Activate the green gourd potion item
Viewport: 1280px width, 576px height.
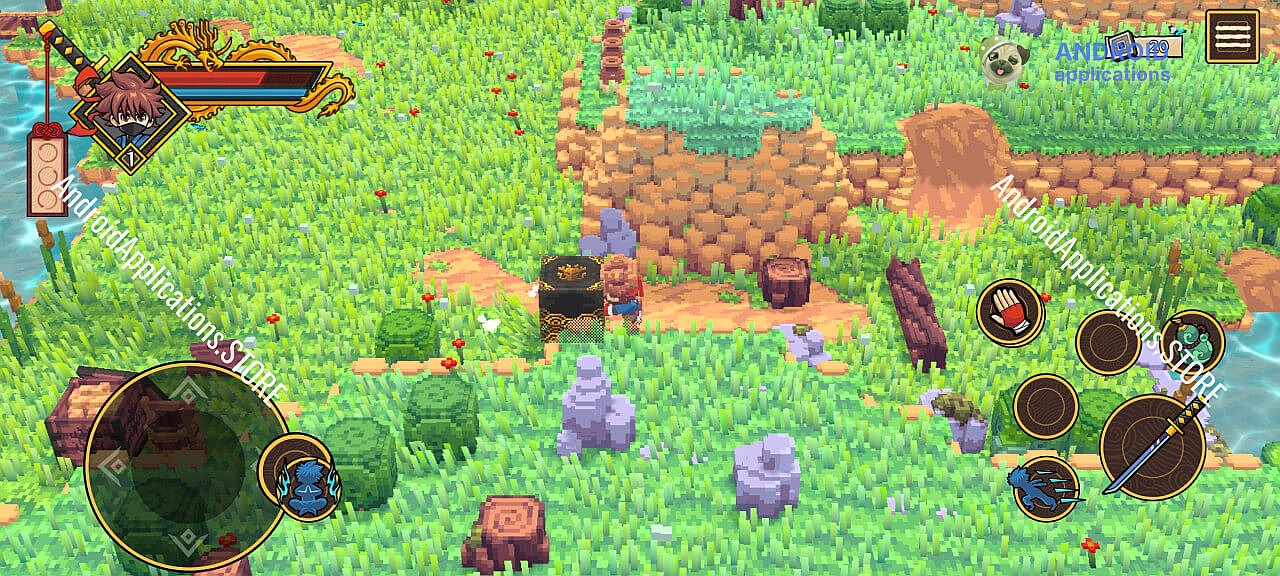pyautogui.click(x=1192, y=339)
